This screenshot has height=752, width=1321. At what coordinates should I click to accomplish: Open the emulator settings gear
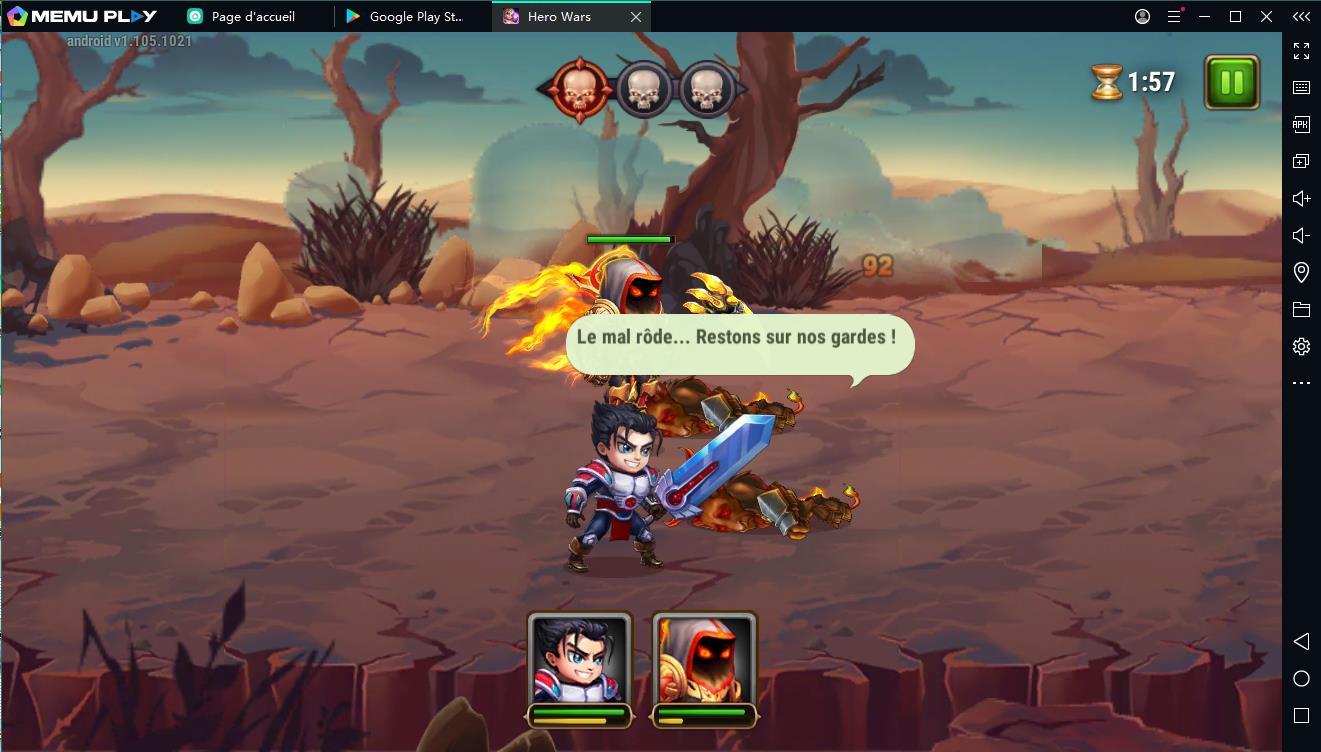[1301, 347]
